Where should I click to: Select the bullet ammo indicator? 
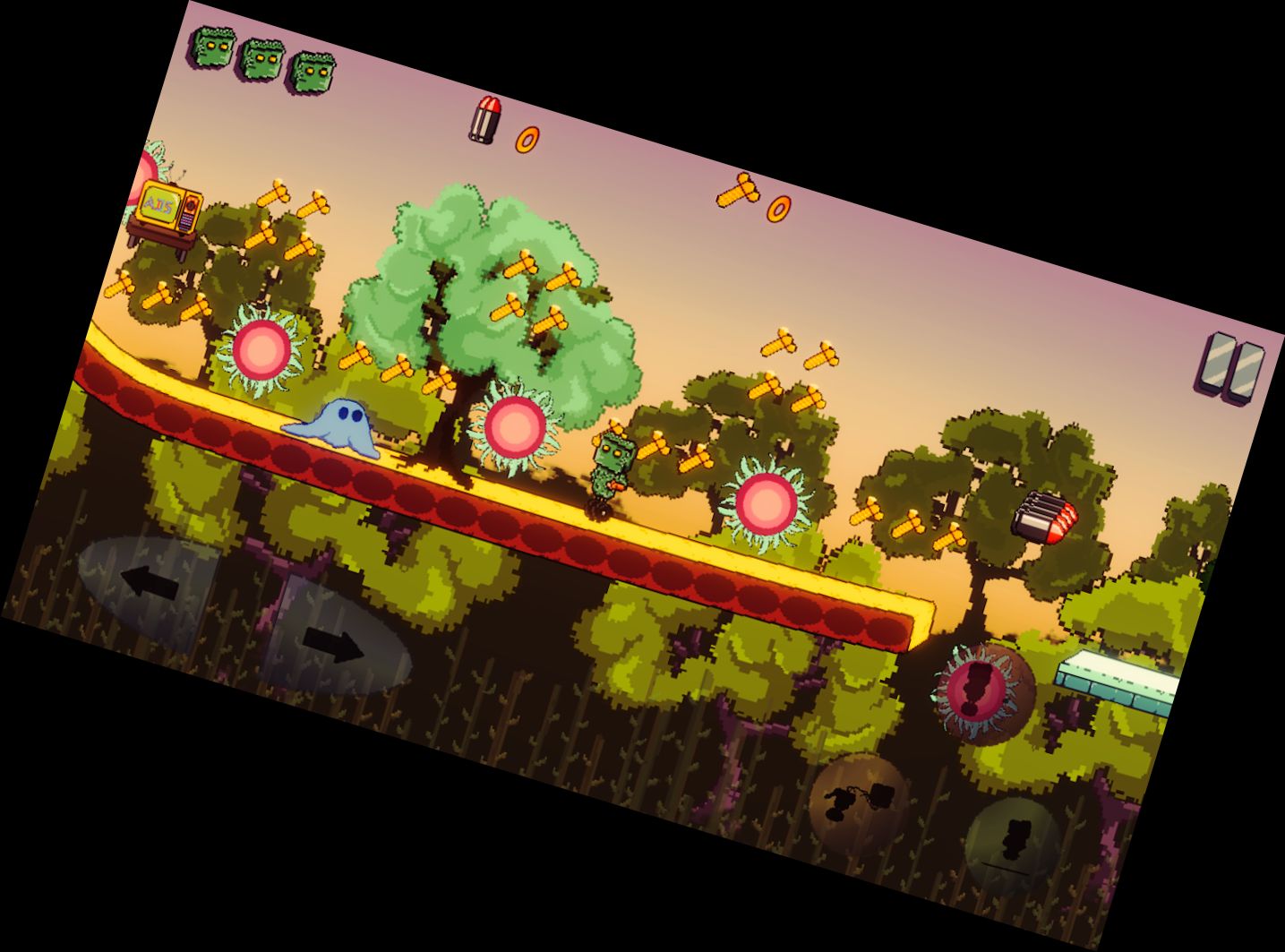(x=483, y=120)
